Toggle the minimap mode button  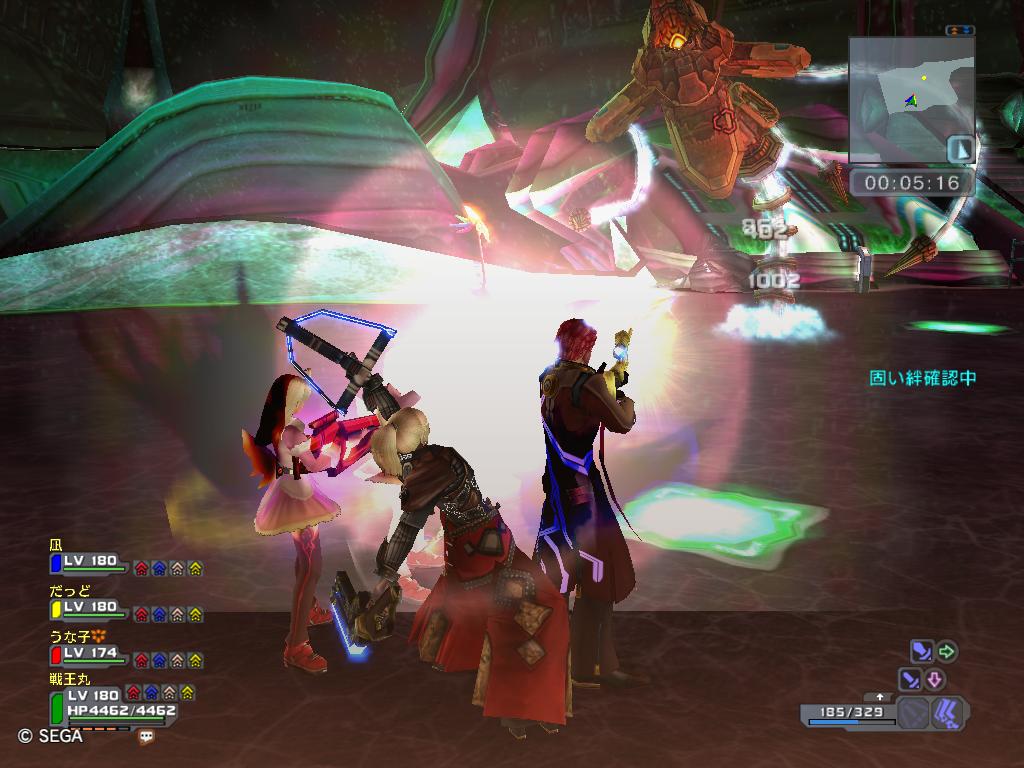960,149
